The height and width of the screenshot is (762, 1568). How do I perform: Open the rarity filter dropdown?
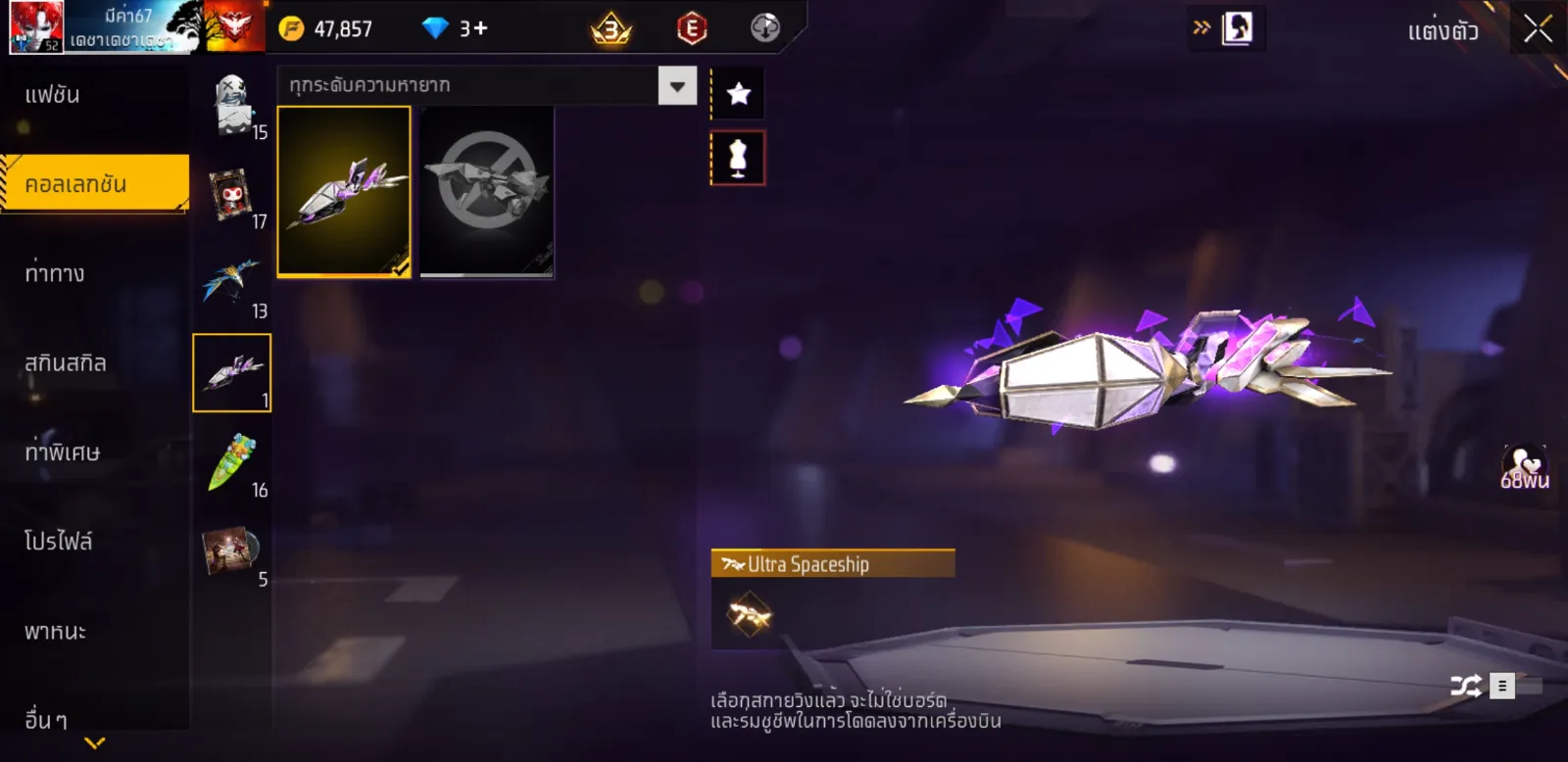[677, 86]
